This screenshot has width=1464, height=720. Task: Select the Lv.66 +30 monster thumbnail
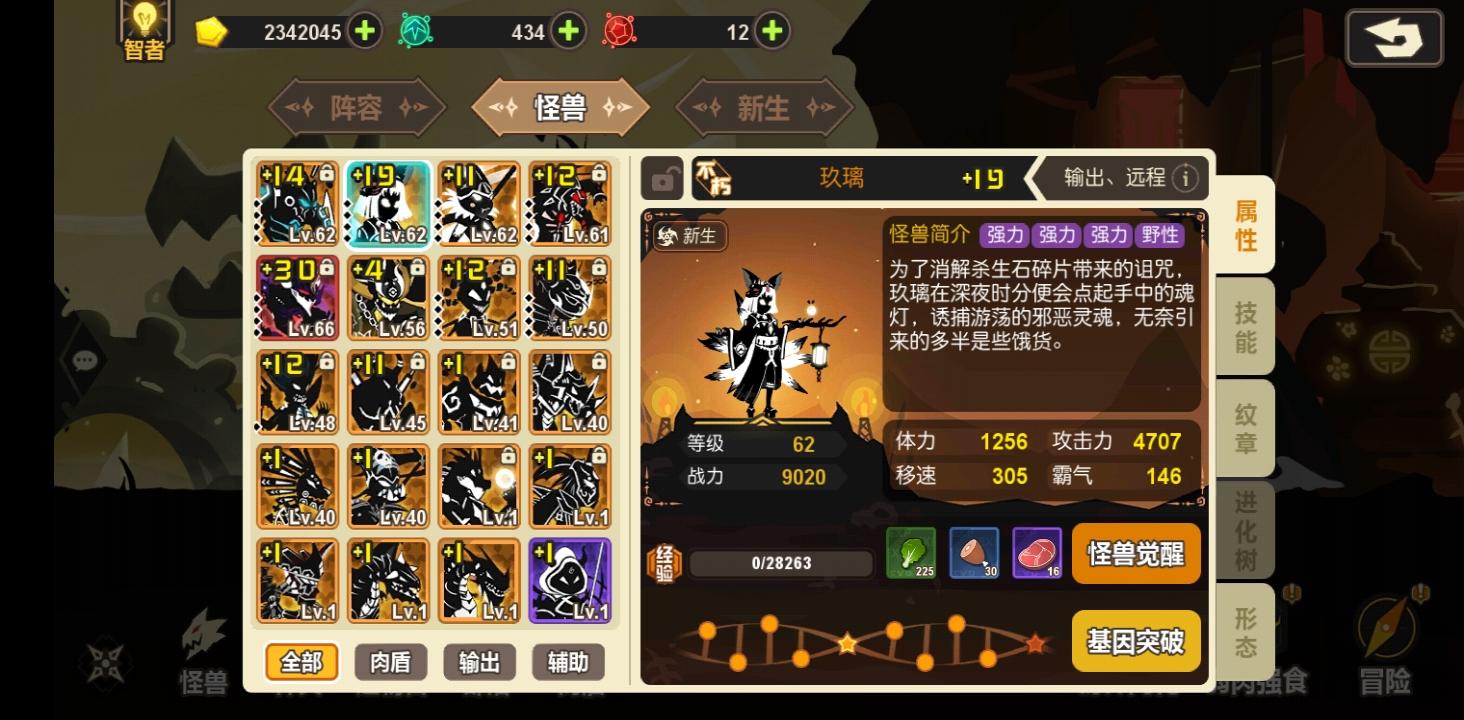tap(296, 297)
